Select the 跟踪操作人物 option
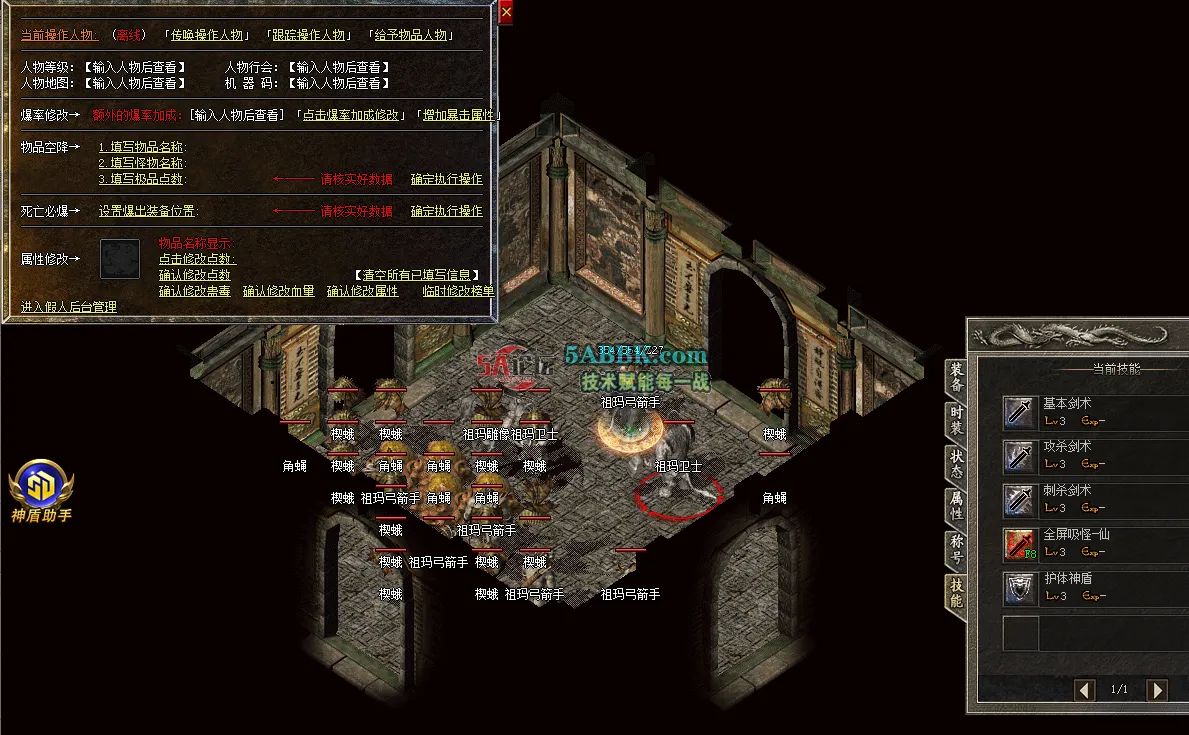 310,35
